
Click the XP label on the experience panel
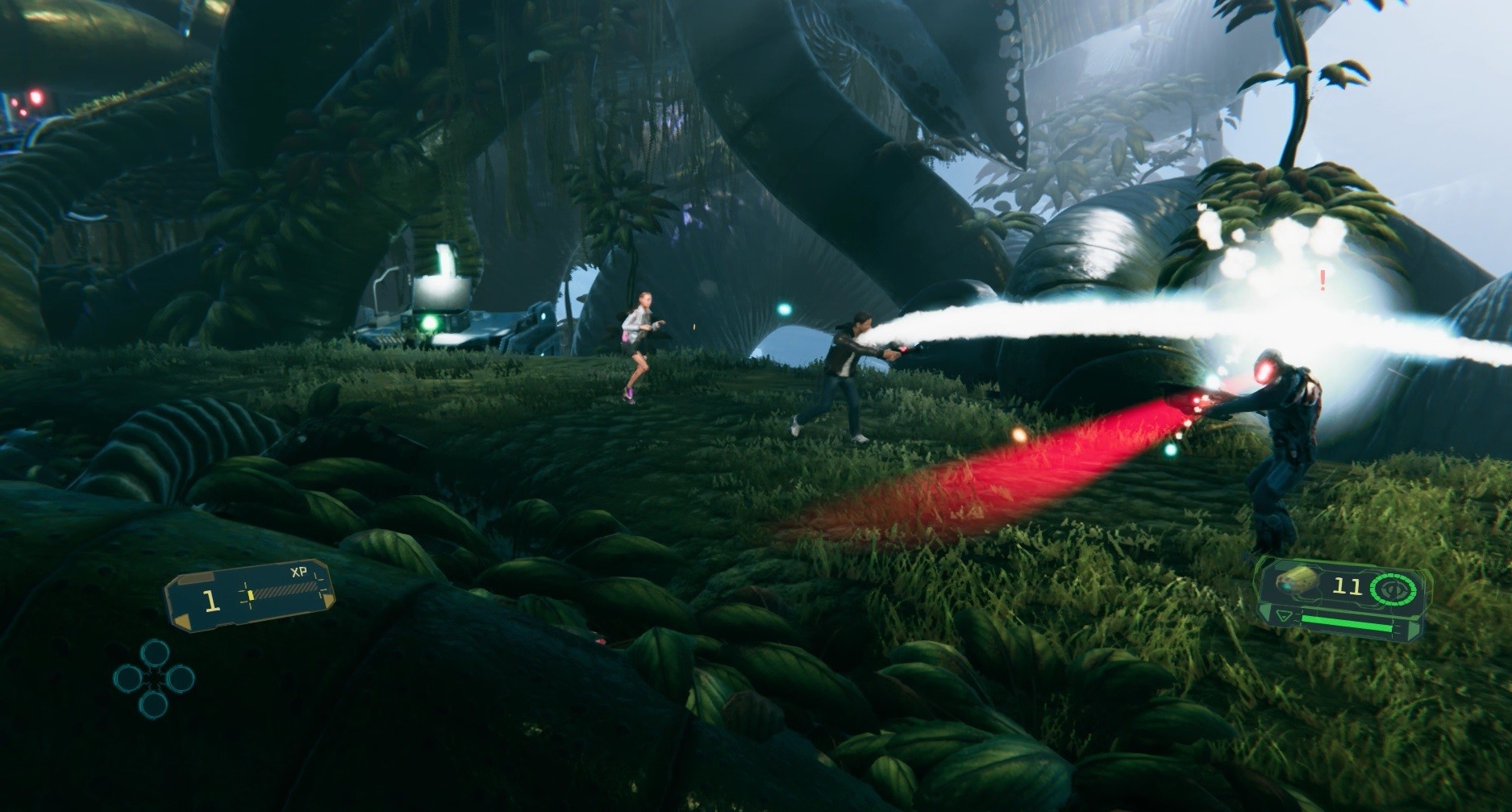coord(300,572)
